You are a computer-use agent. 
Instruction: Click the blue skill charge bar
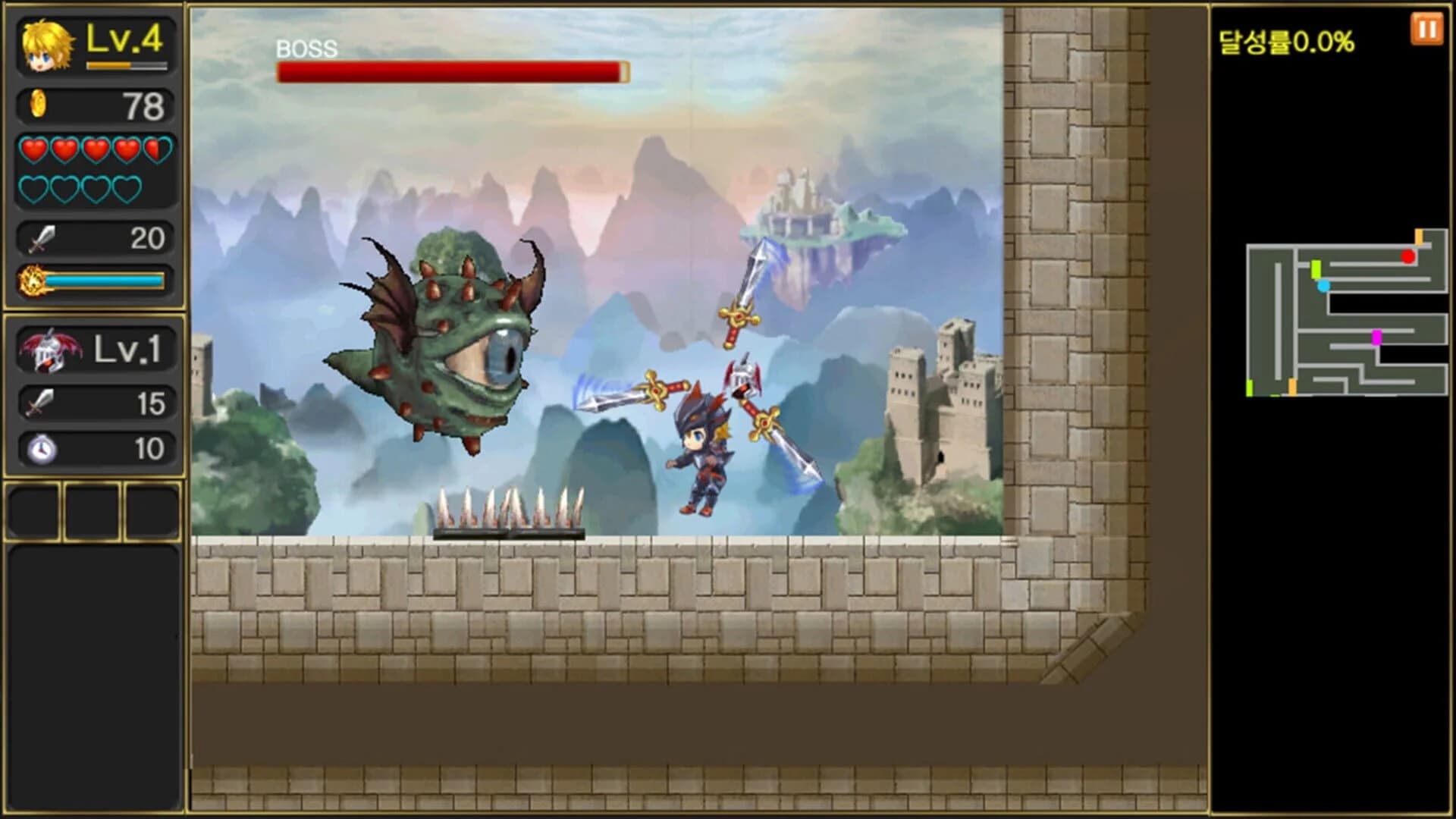pyautogui.click(x=106, y=280)
